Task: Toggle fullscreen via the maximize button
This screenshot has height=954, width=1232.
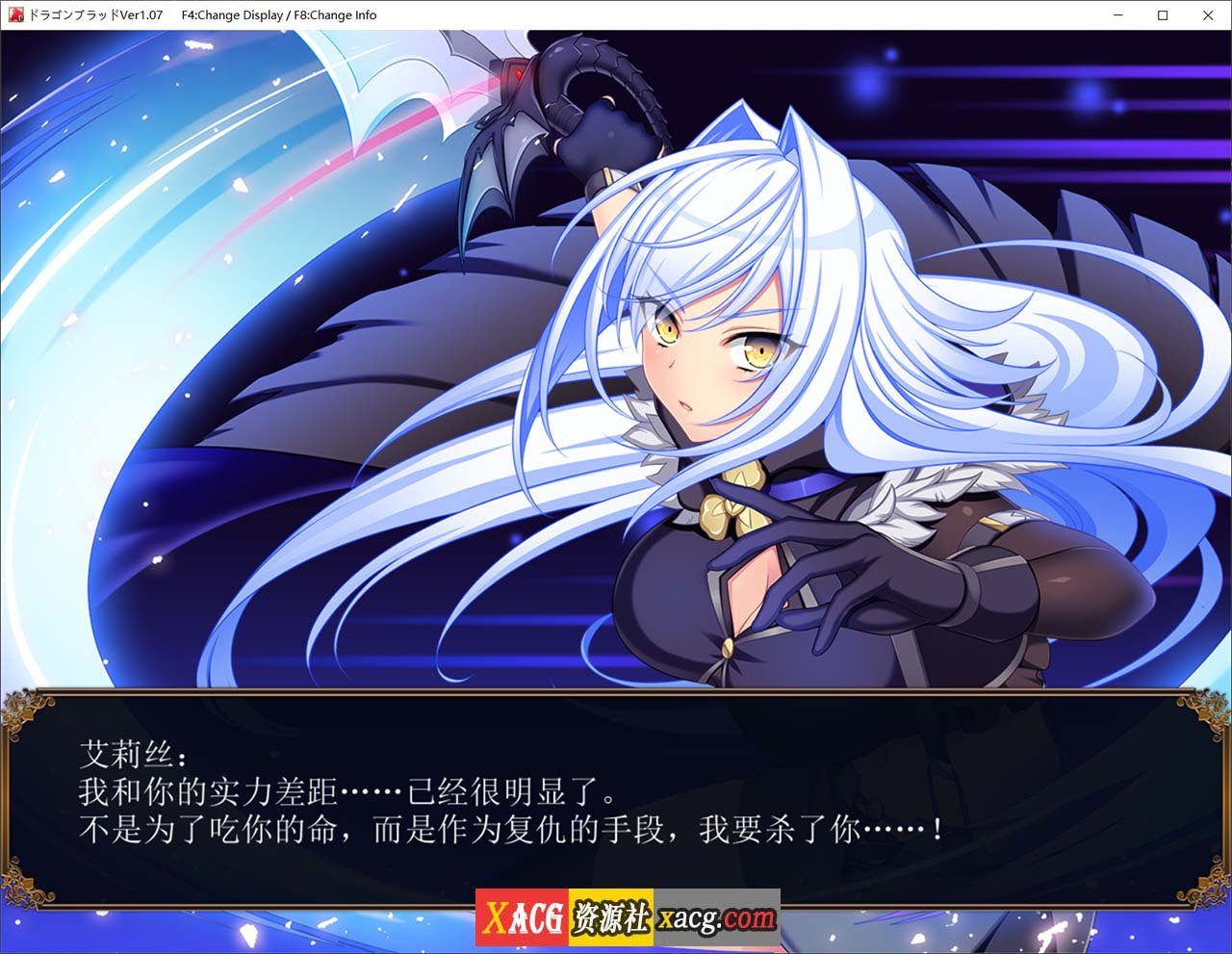Action: click(1163, 15)
